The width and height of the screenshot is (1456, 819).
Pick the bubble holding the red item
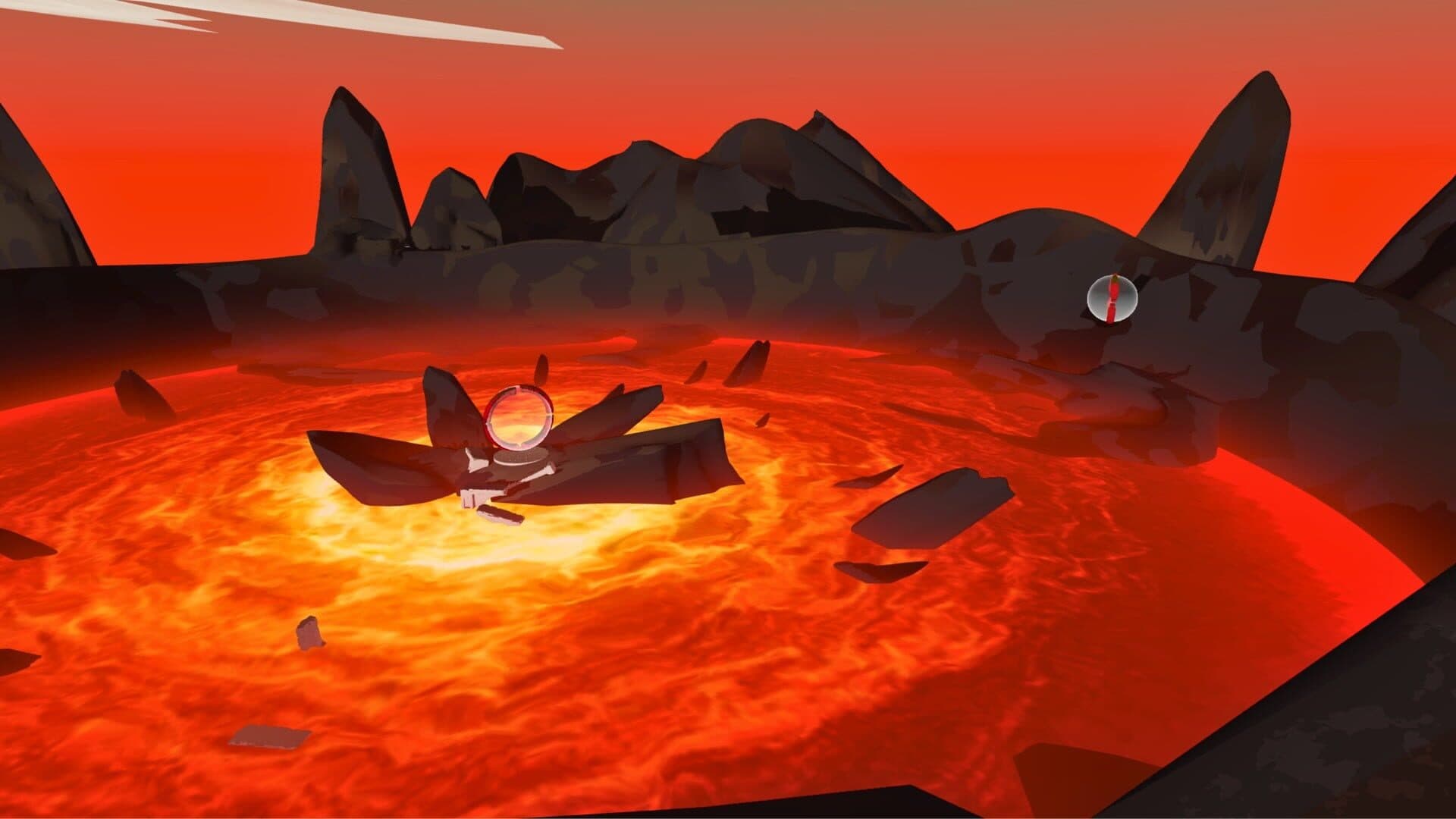coord(1112,298)
